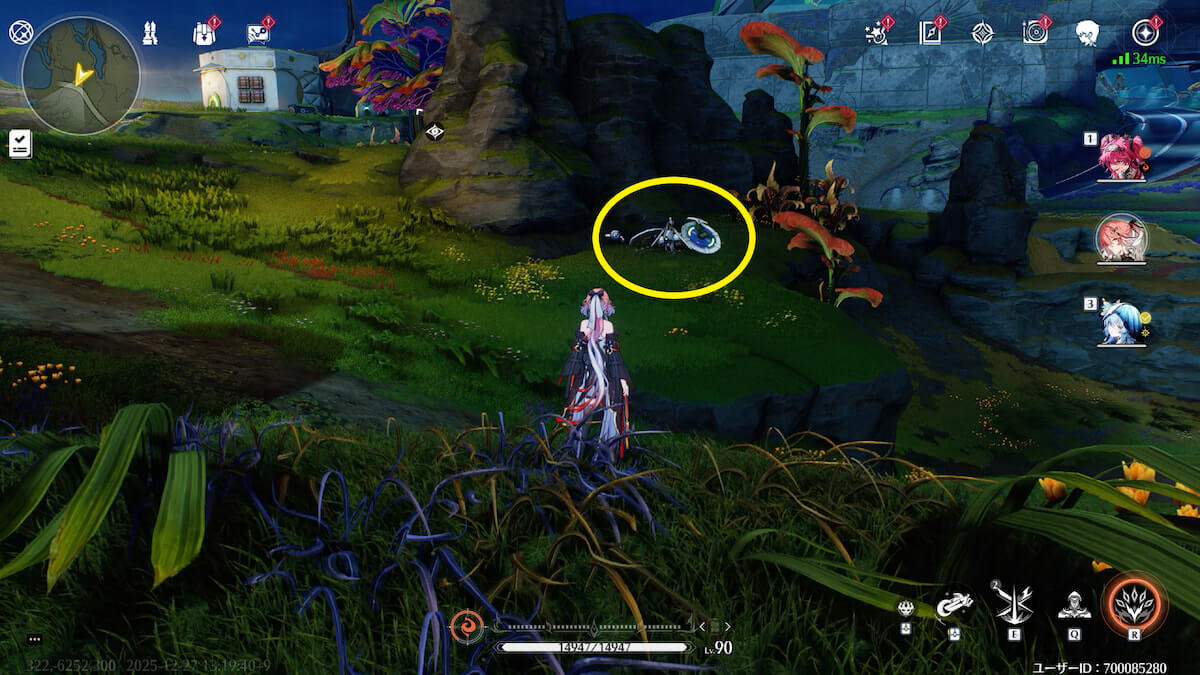Open the globe icon beside the minimap
The width and height of the screenshot is (1200, 675).
pos(20,32)
